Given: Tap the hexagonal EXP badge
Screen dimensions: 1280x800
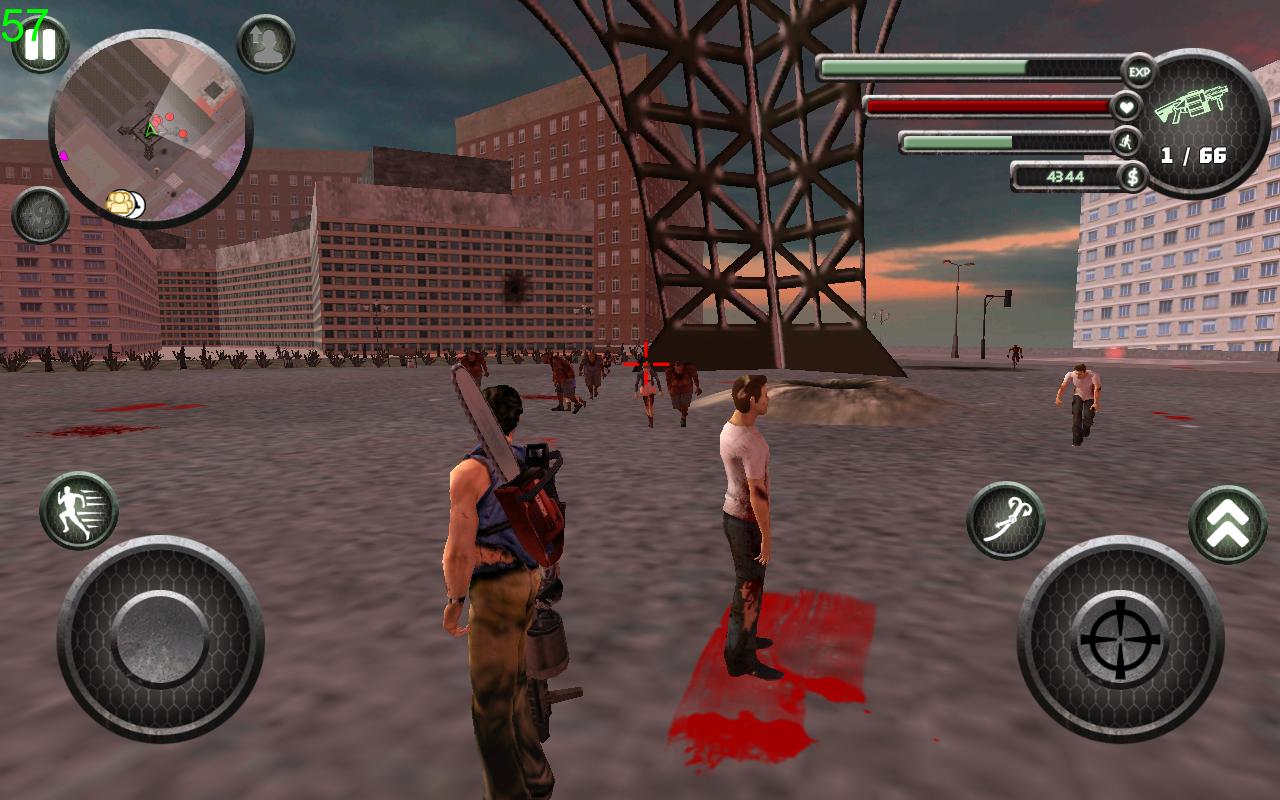Looking at the screenshot, I should 1138,70.
